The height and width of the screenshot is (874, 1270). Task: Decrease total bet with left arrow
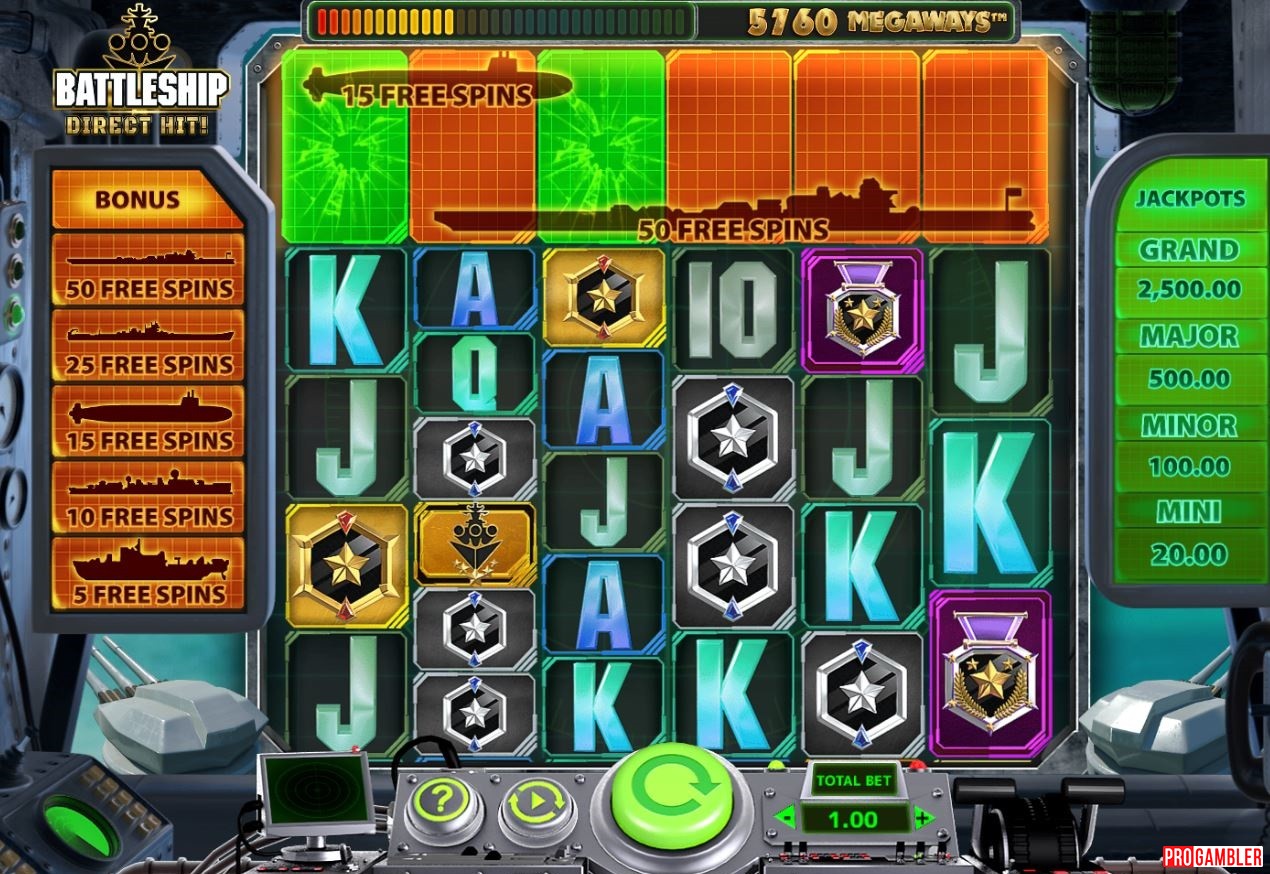point(786,819)
